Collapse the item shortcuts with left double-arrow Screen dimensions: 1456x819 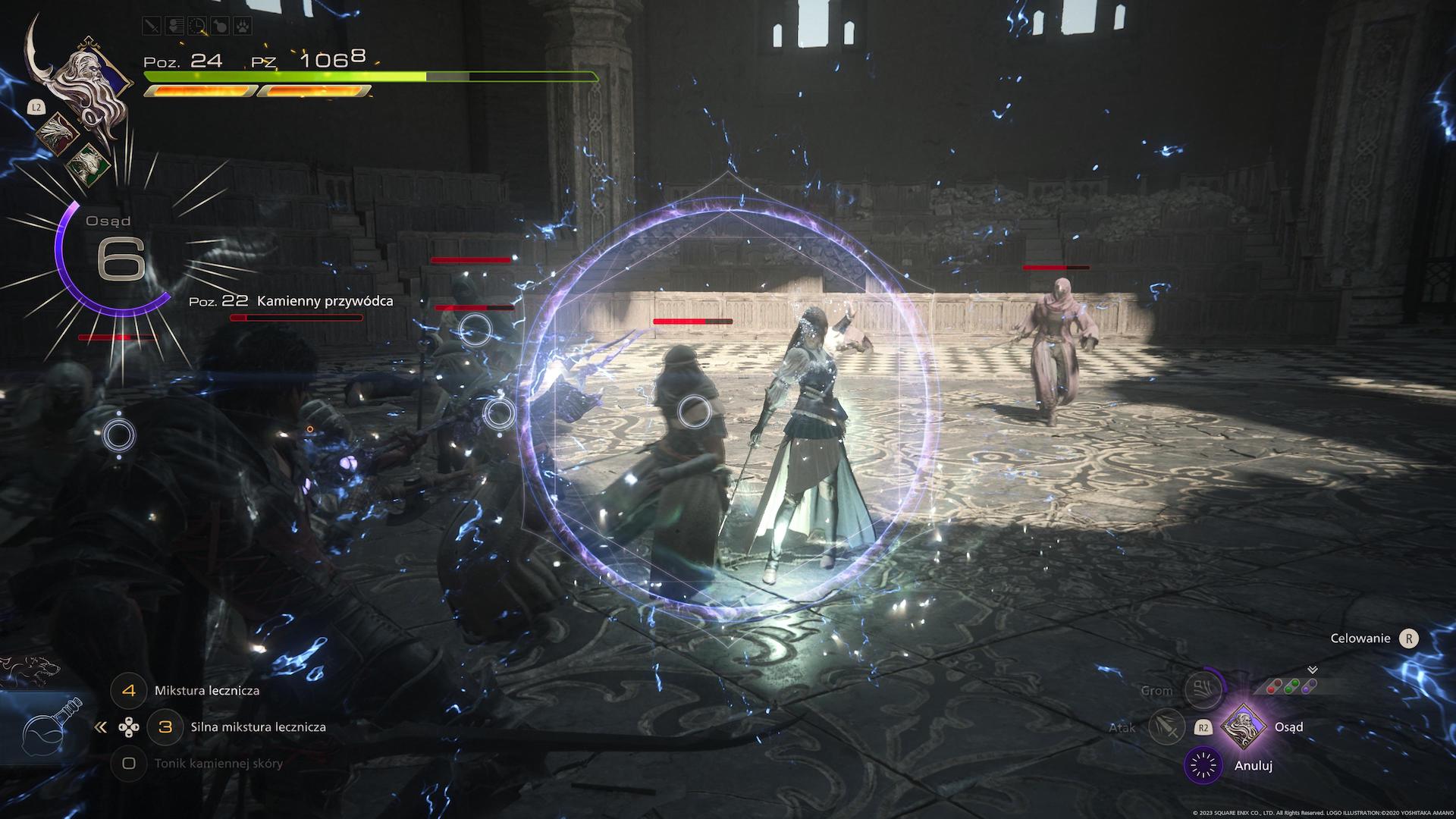click(101, 727)
